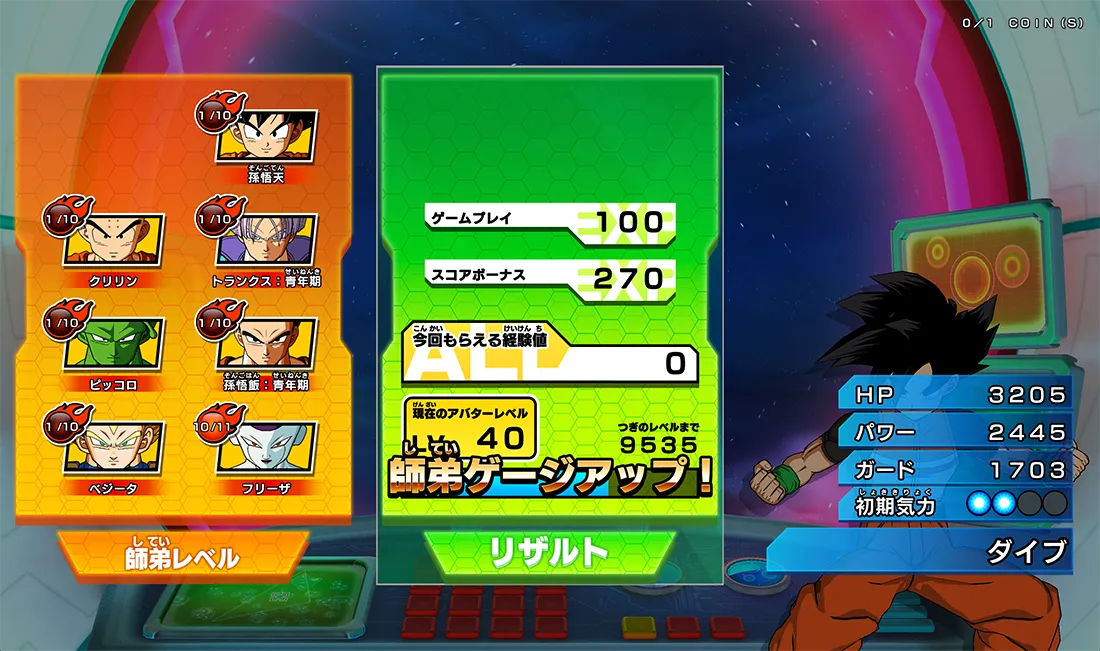The width and height of the screenshot is (1100, 651).
Task: Switch to the リザルト panel label
Action: coord(549,552)
